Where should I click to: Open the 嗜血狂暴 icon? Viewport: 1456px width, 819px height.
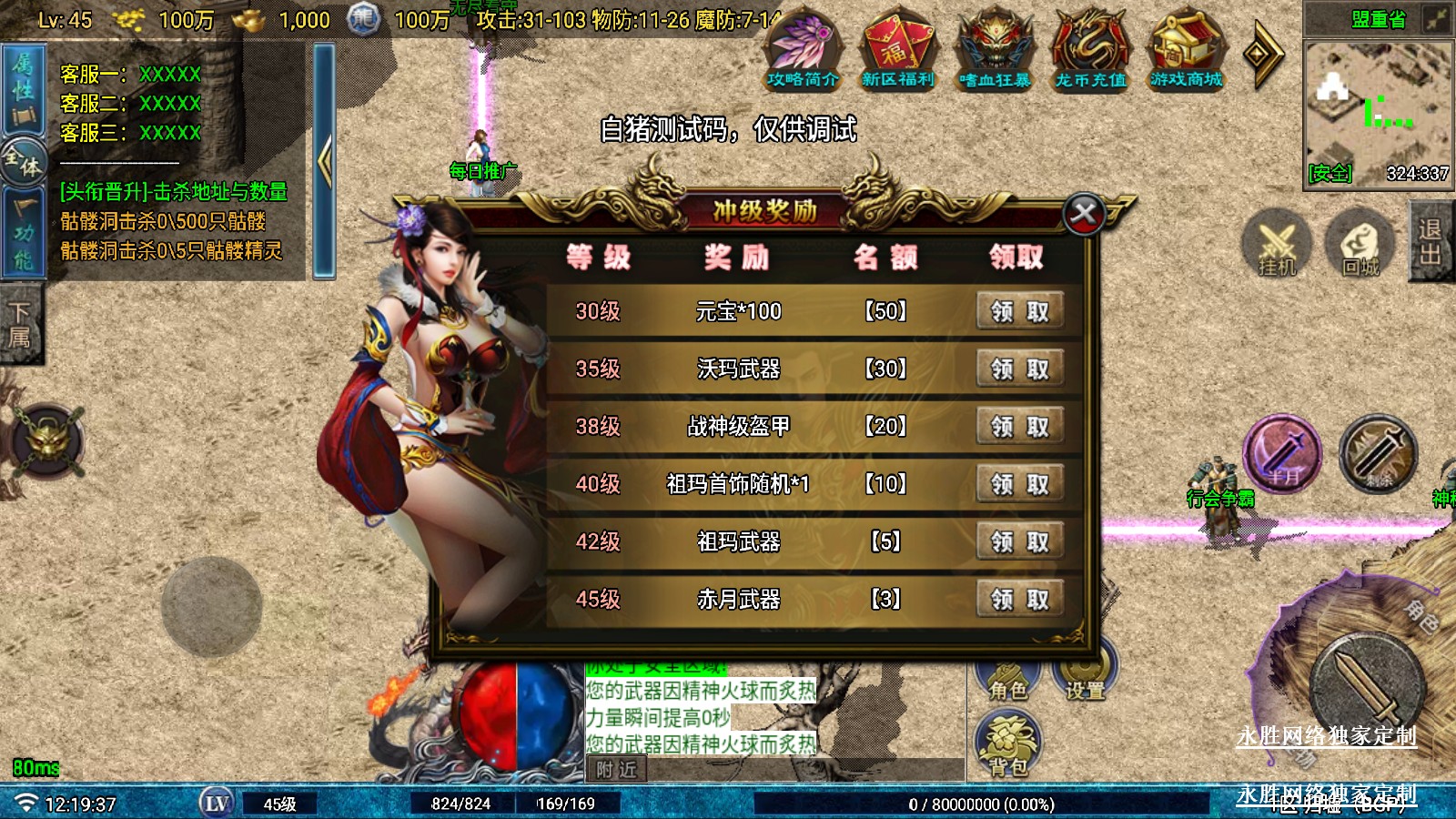995,50
